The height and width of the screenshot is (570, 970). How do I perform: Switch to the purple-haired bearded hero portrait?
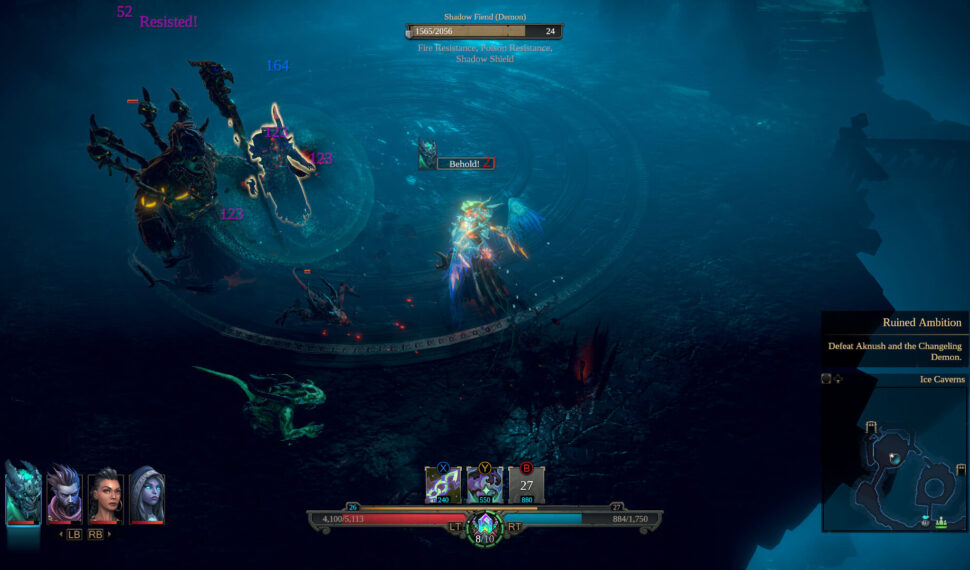pos(65,494)
